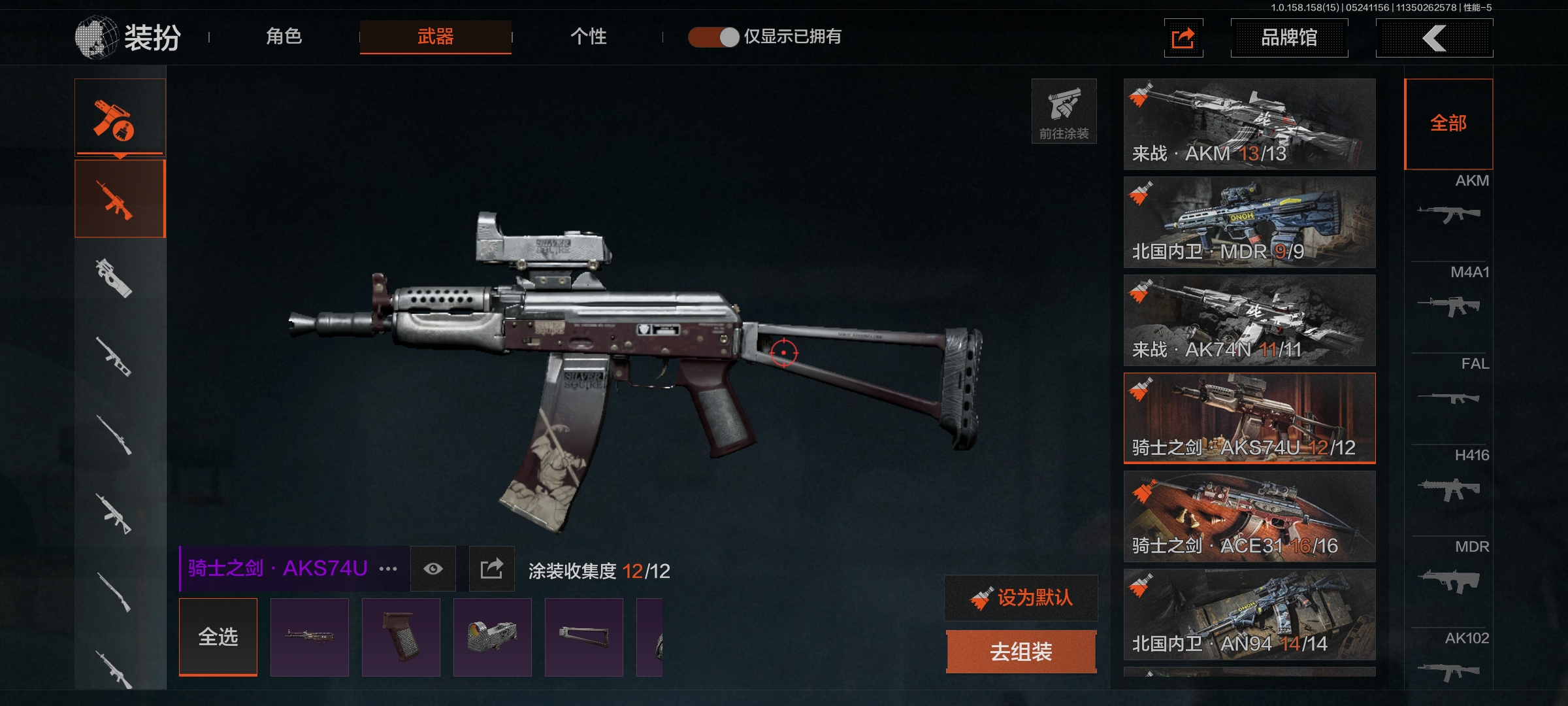Select the red dot sight part slot
This screenshot has height=706, width=1568.
pyautogui.click(x=493, y=637)
